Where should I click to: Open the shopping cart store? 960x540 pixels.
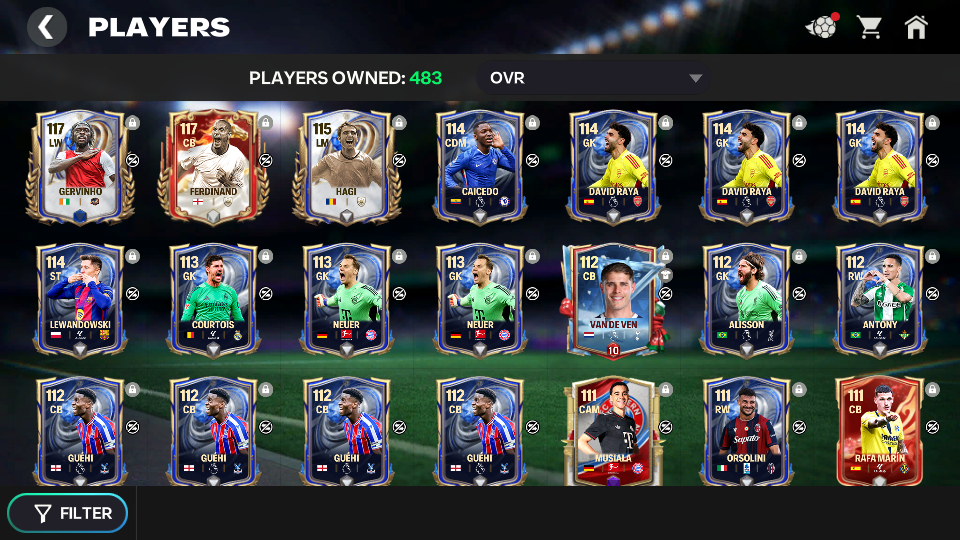tap(869, 27)
